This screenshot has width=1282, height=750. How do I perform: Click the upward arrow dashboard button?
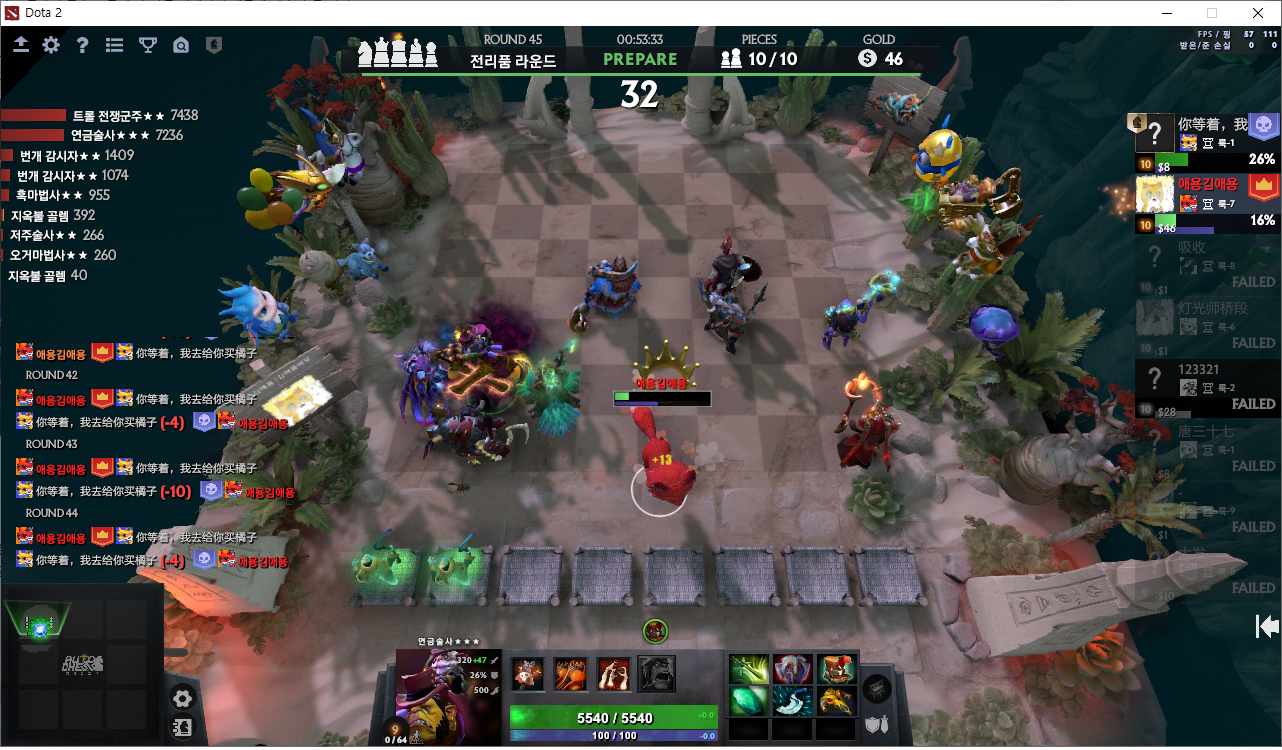[x=21, y=45]
